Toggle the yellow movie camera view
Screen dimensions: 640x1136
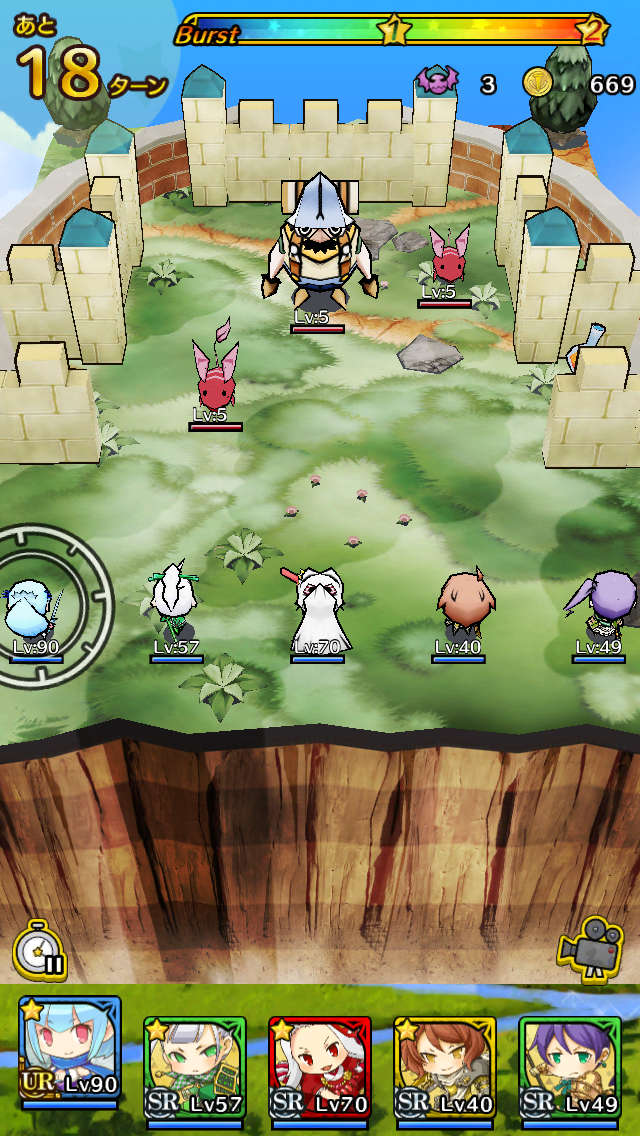pyautogui.click(x=590, y=946)
